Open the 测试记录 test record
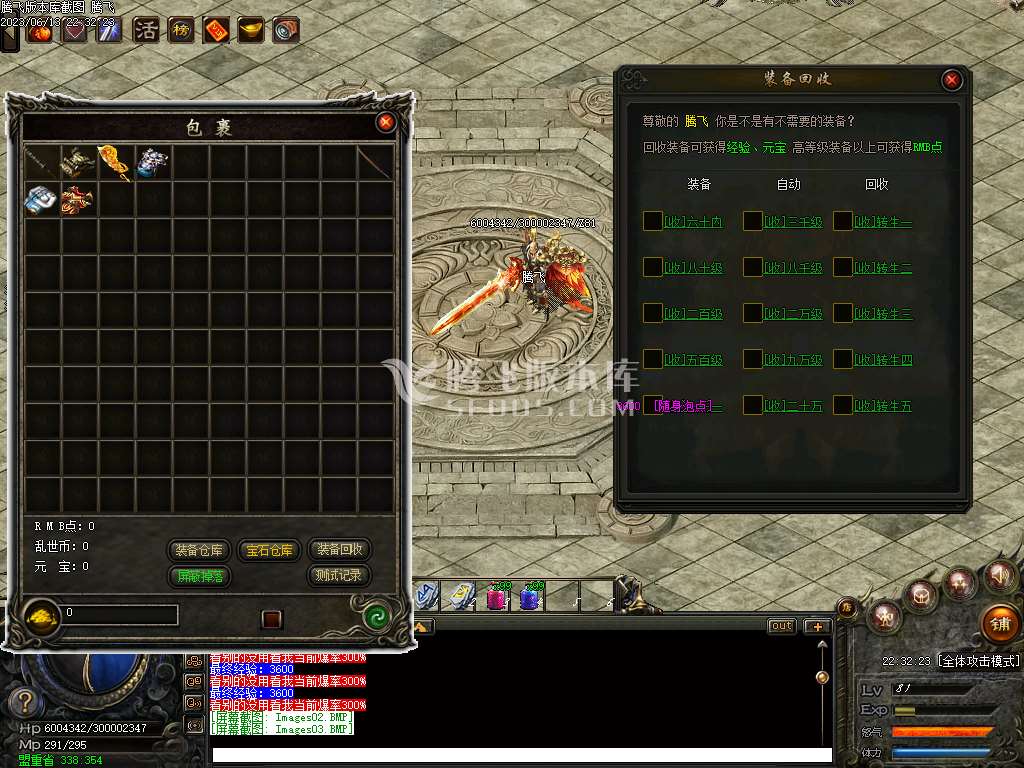This screenshot has height=768, width=1024. pyautogui.click(x=340, y=576)
